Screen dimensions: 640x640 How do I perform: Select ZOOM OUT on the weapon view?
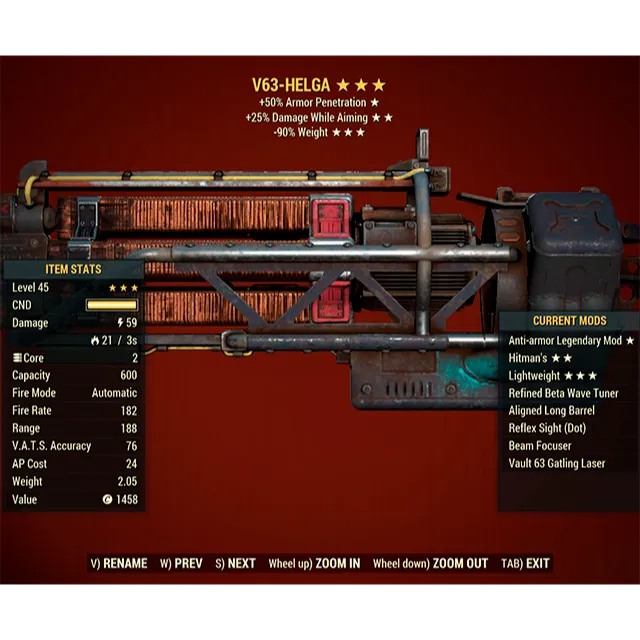click(x=430, y=563)
